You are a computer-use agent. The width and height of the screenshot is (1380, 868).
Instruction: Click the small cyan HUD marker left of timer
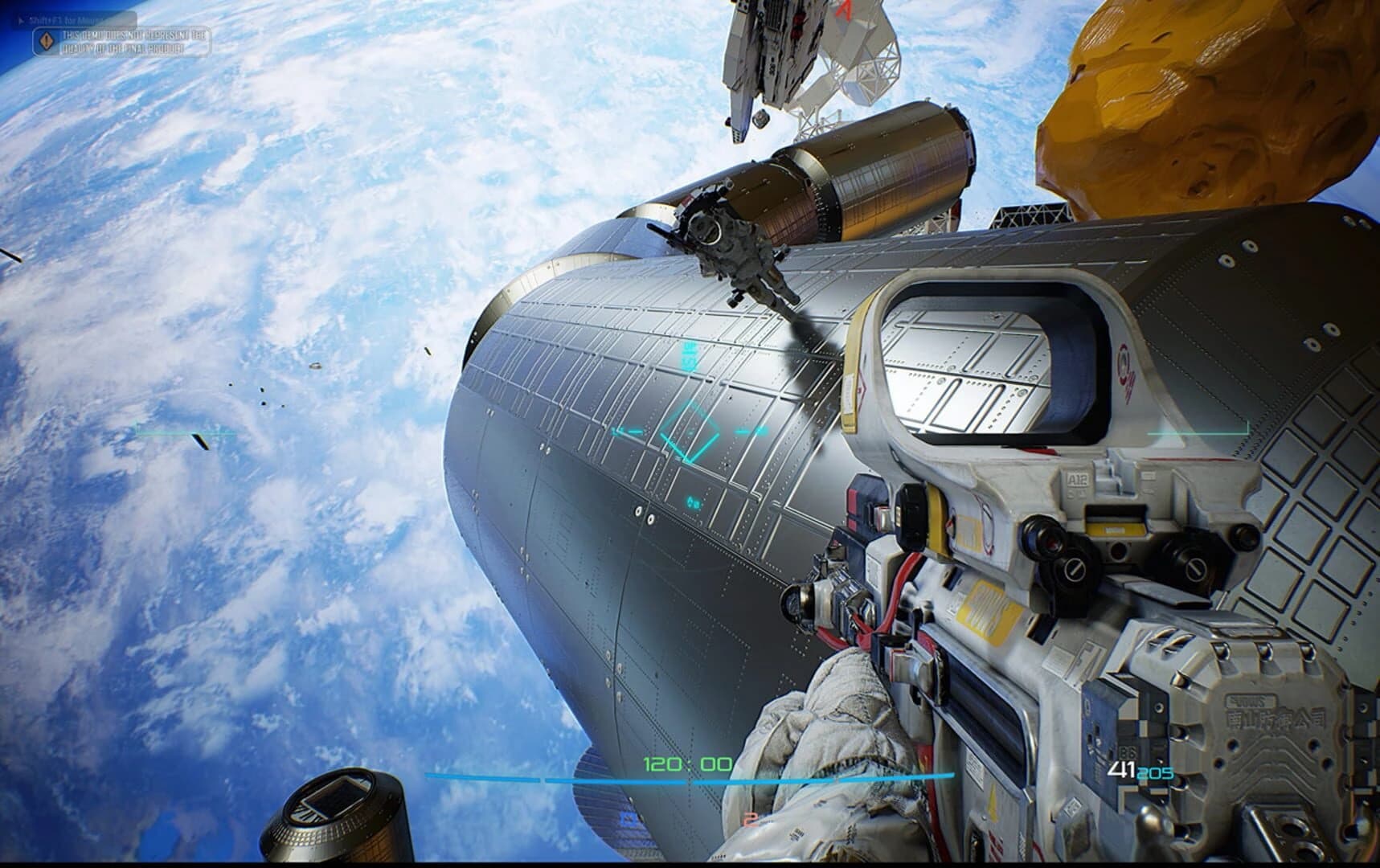pos(691,502)
